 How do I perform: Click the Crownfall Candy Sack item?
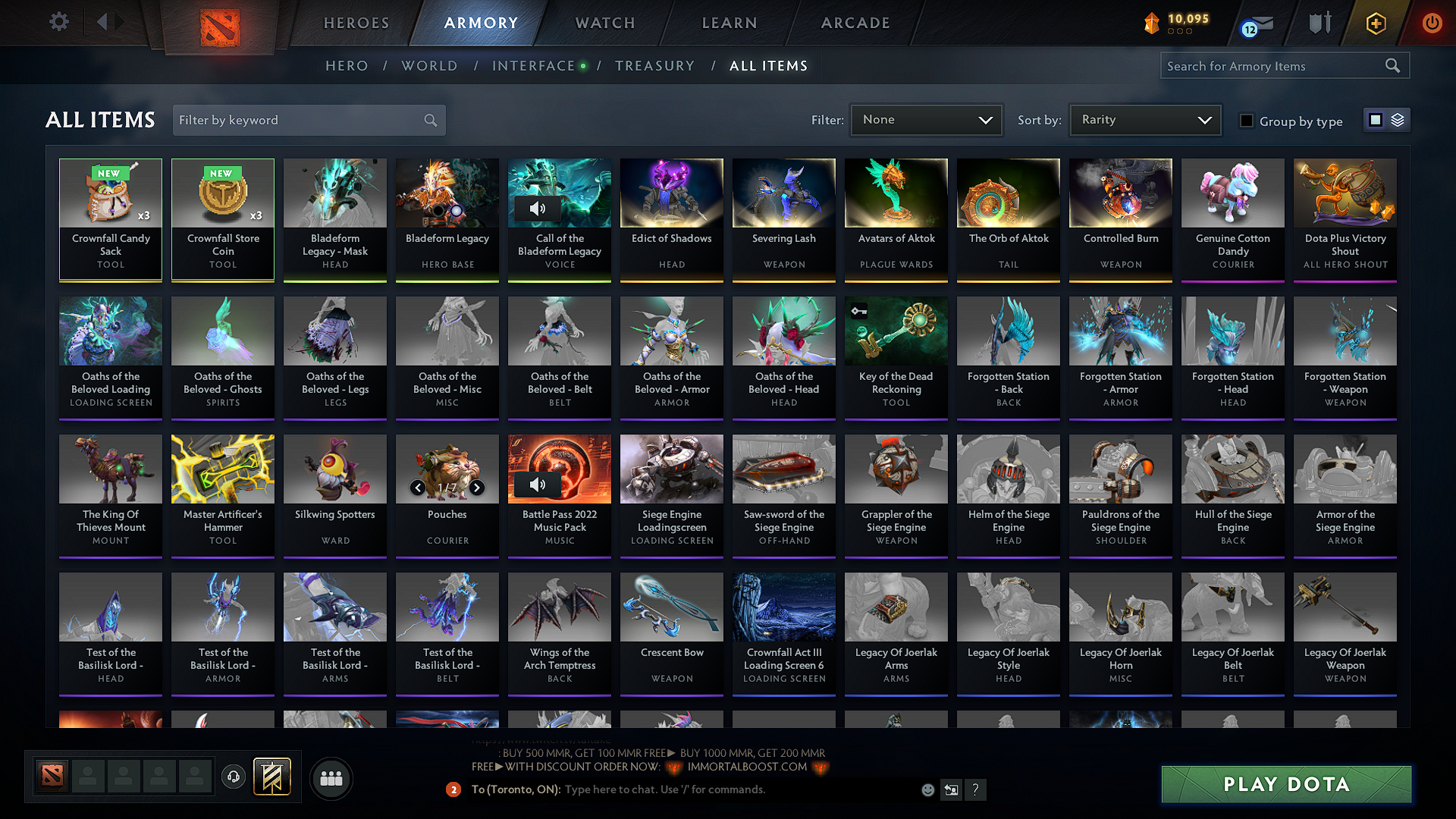(110, 219)
